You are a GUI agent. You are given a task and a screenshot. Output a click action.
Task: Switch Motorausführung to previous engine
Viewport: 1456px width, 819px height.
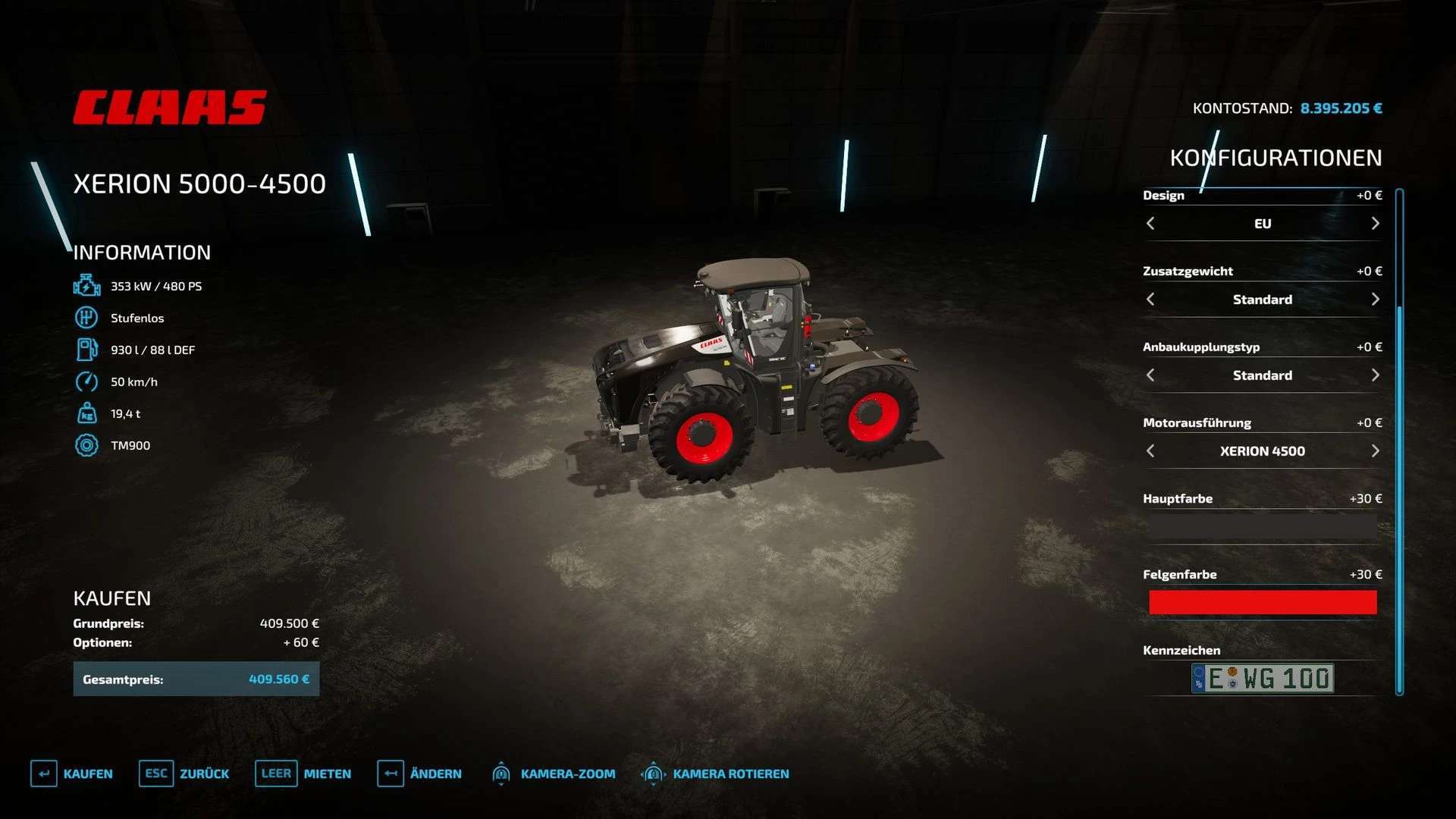pos(1150,451)
